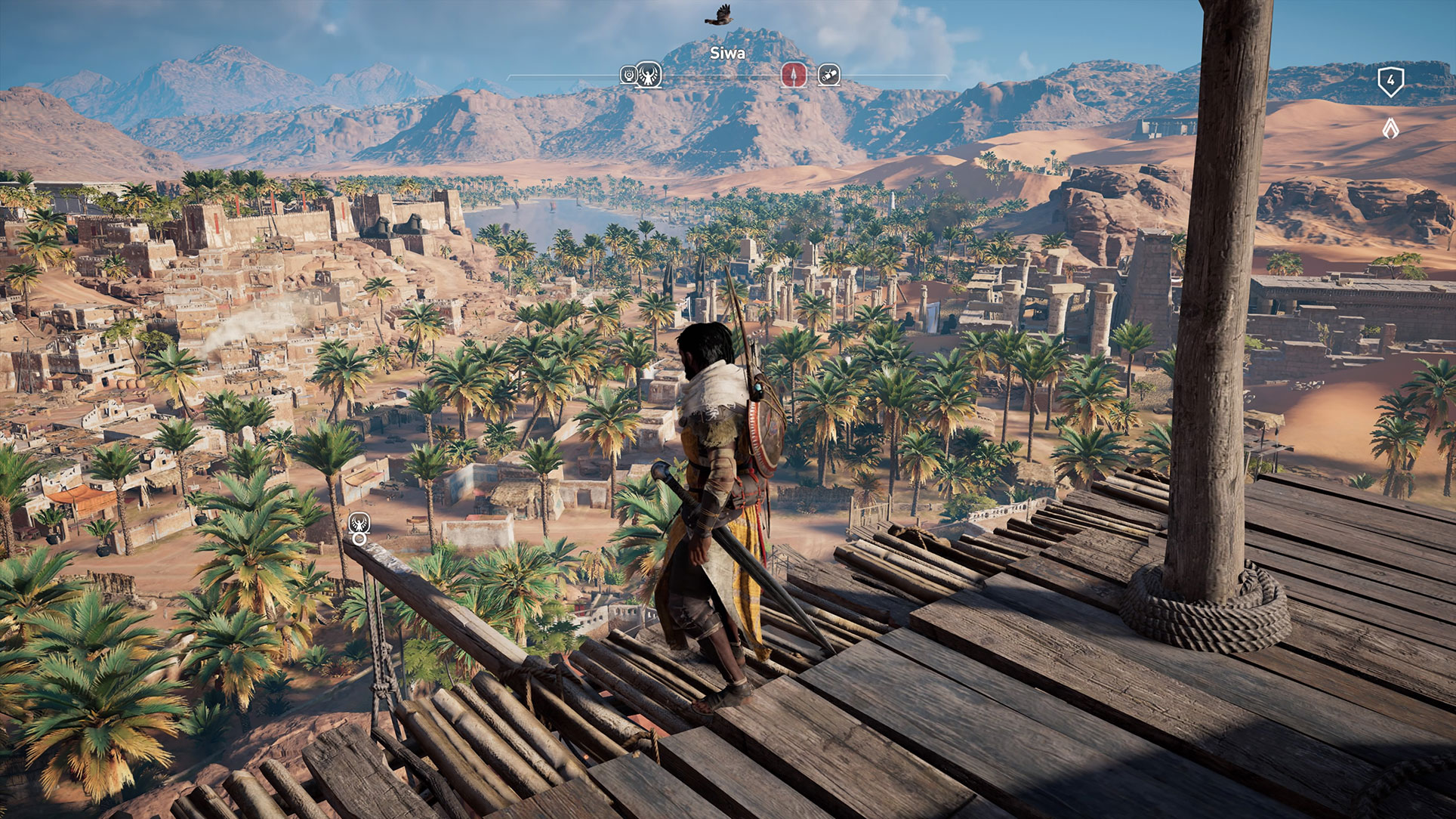Select the eagle viewpoint icon on the compass

(648, 74)
